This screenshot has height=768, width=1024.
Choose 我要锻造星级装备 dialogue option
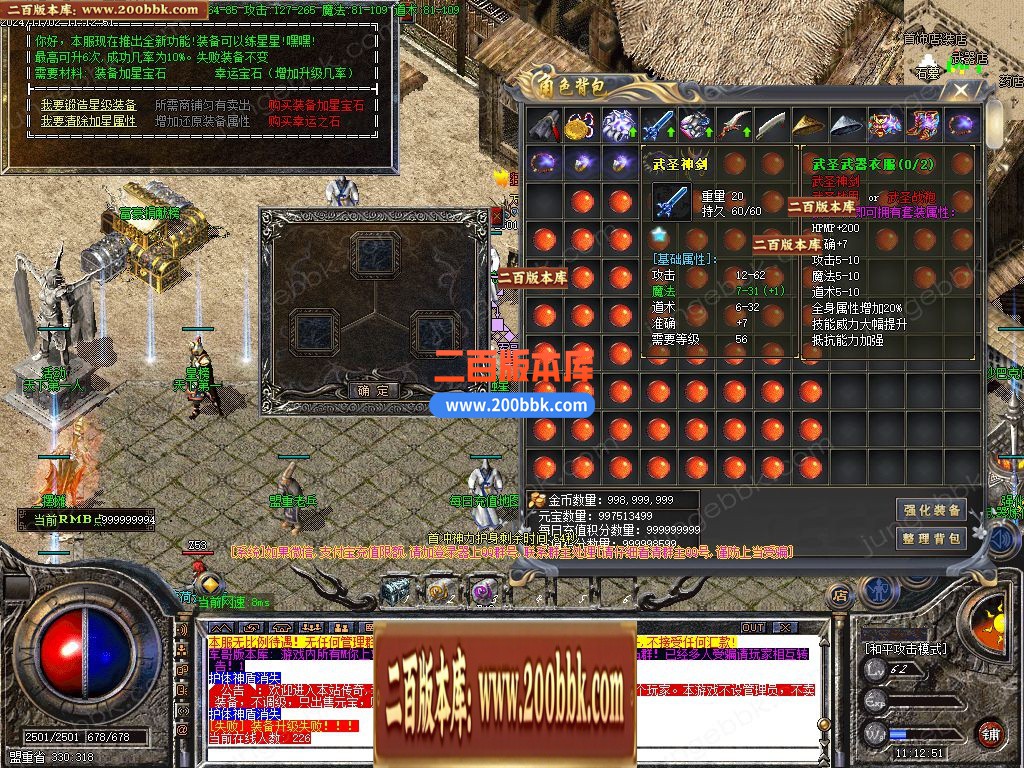pos(89,105)
